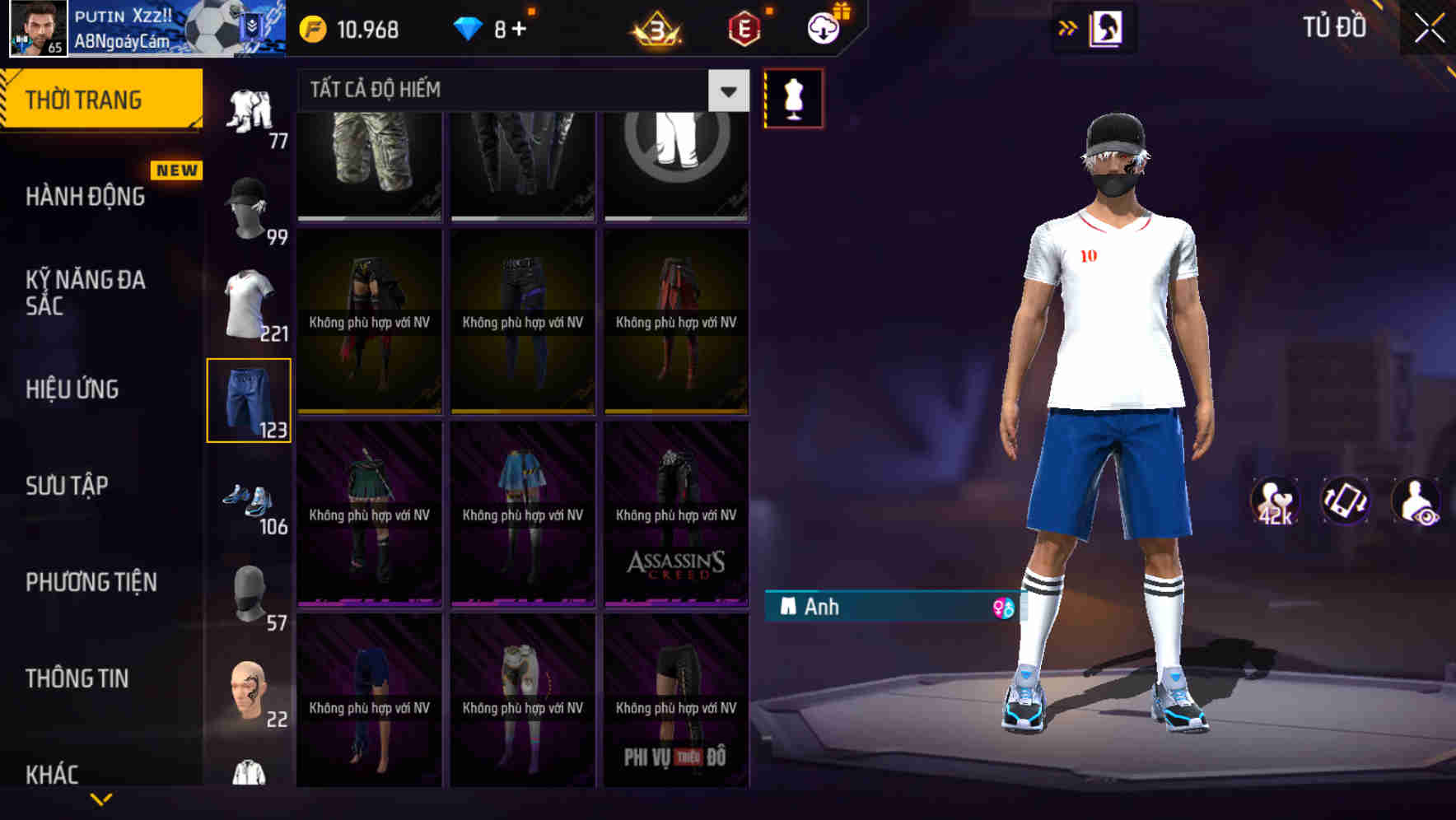Expand the sidebar with the yellow chevron arrow
The image size is (1456, 820).
101,798
